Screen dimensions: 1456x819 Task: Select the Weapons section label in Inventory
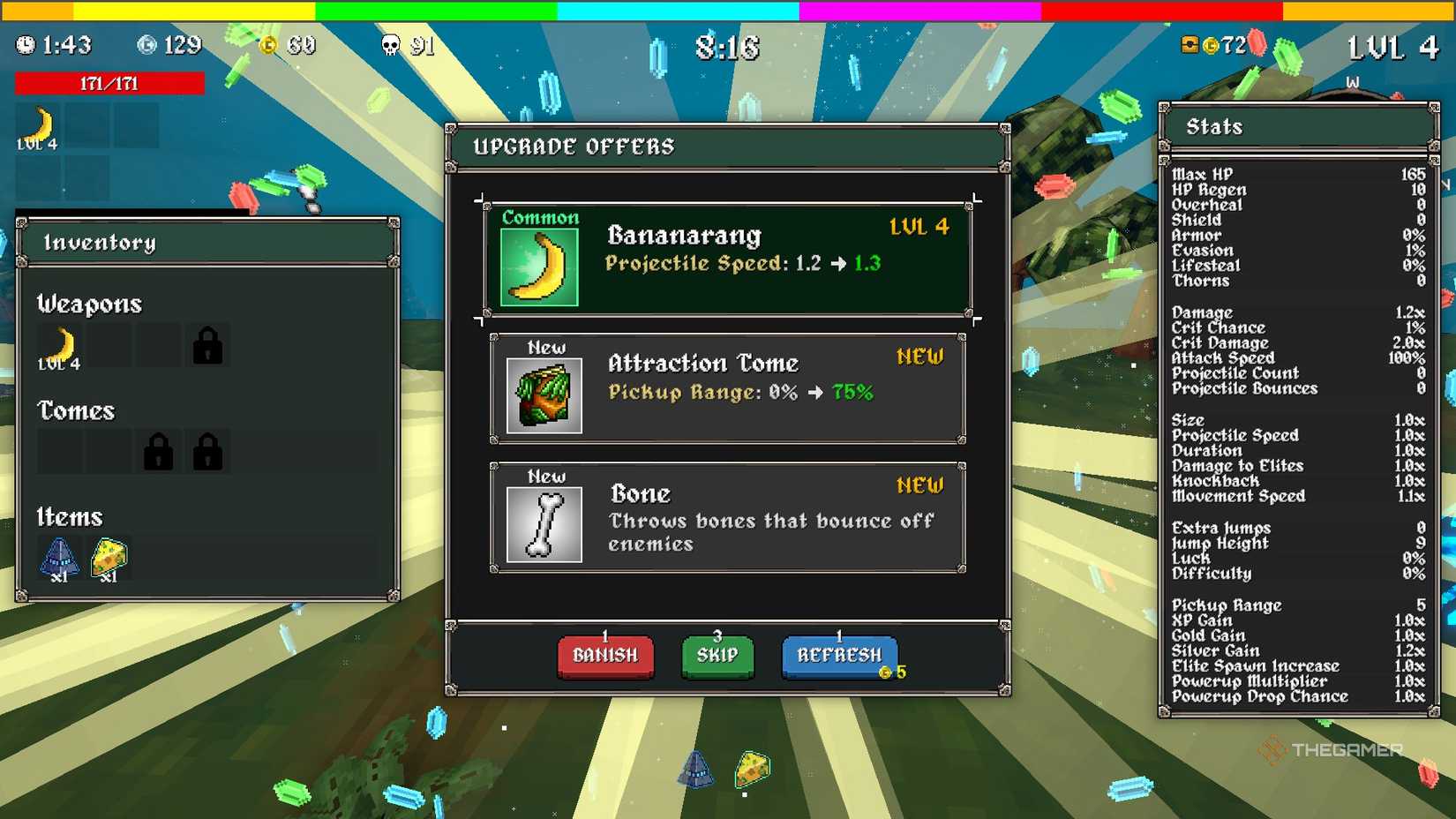tap(89, 304)
